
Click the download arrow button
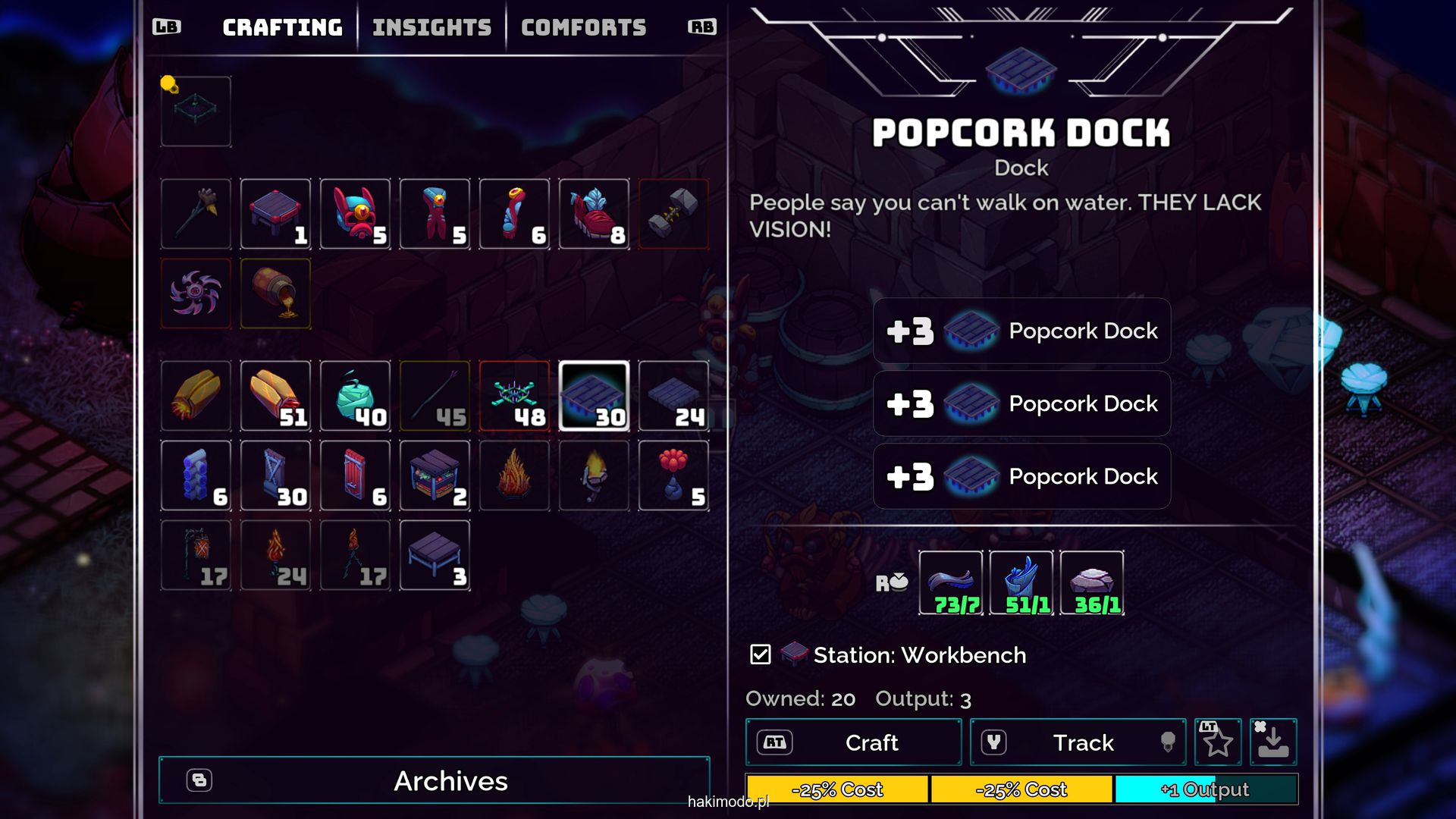pos(1273,742)
